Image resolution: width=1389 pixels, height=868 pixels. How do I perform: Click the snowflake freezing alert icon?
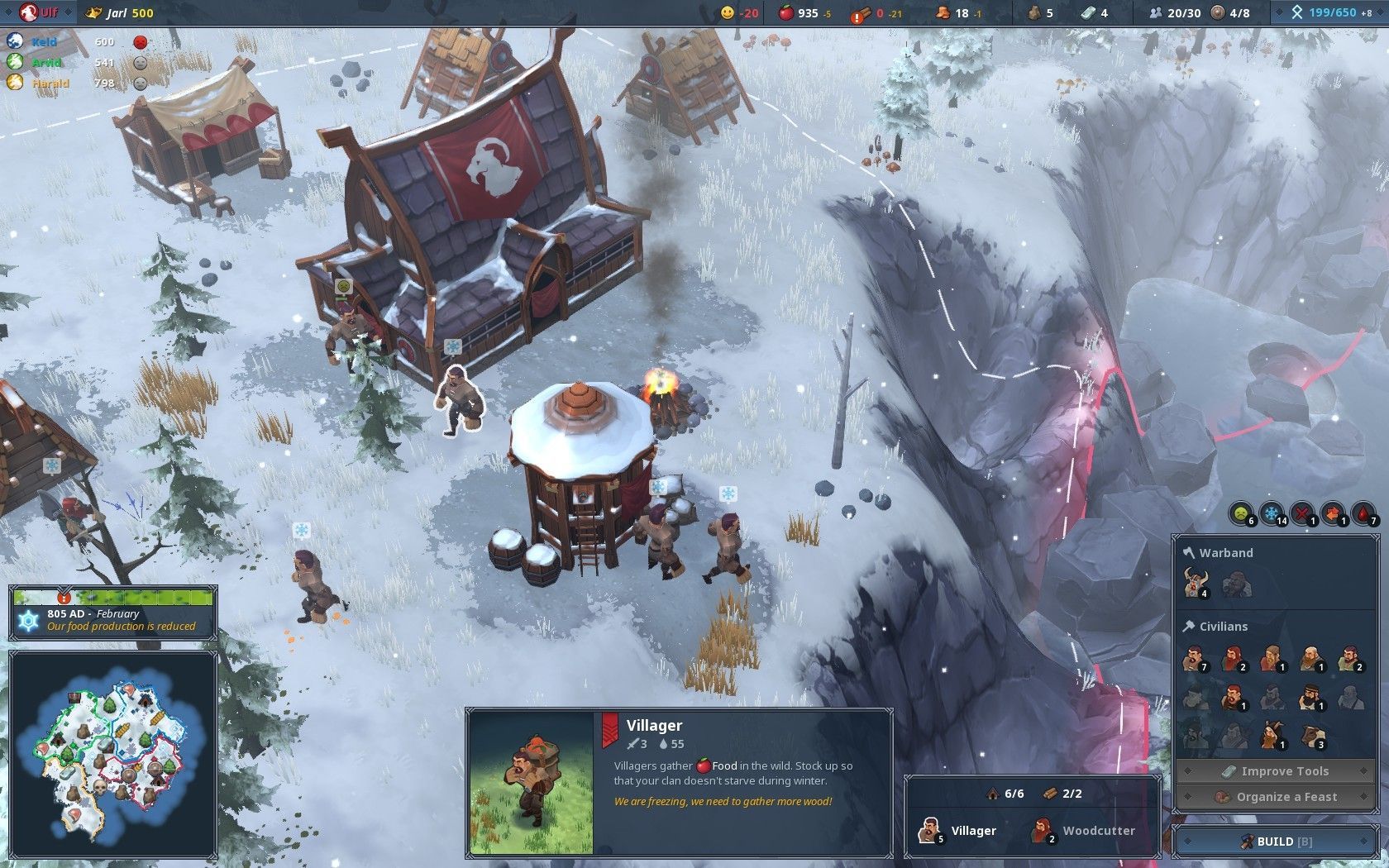tap(1272, 514)
